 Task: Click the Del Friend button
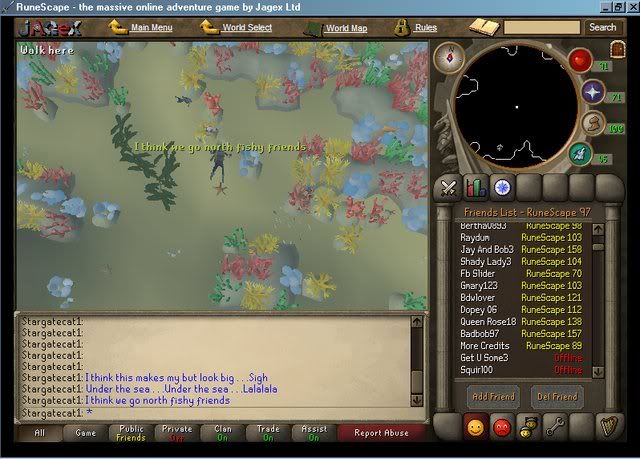pyautogui.click(x=556, y=396)
